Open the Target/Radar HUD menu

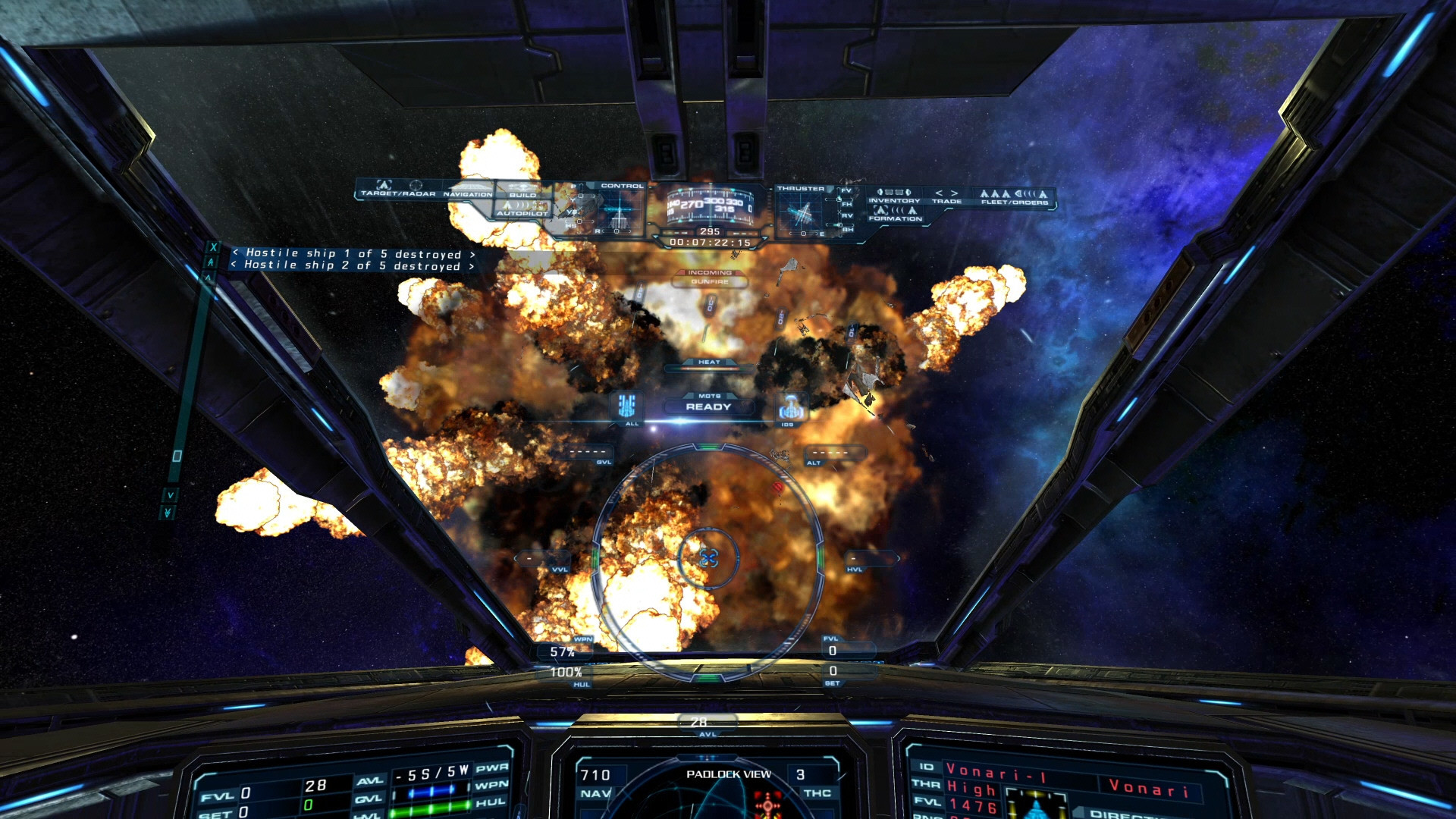[x=398, y=189]
